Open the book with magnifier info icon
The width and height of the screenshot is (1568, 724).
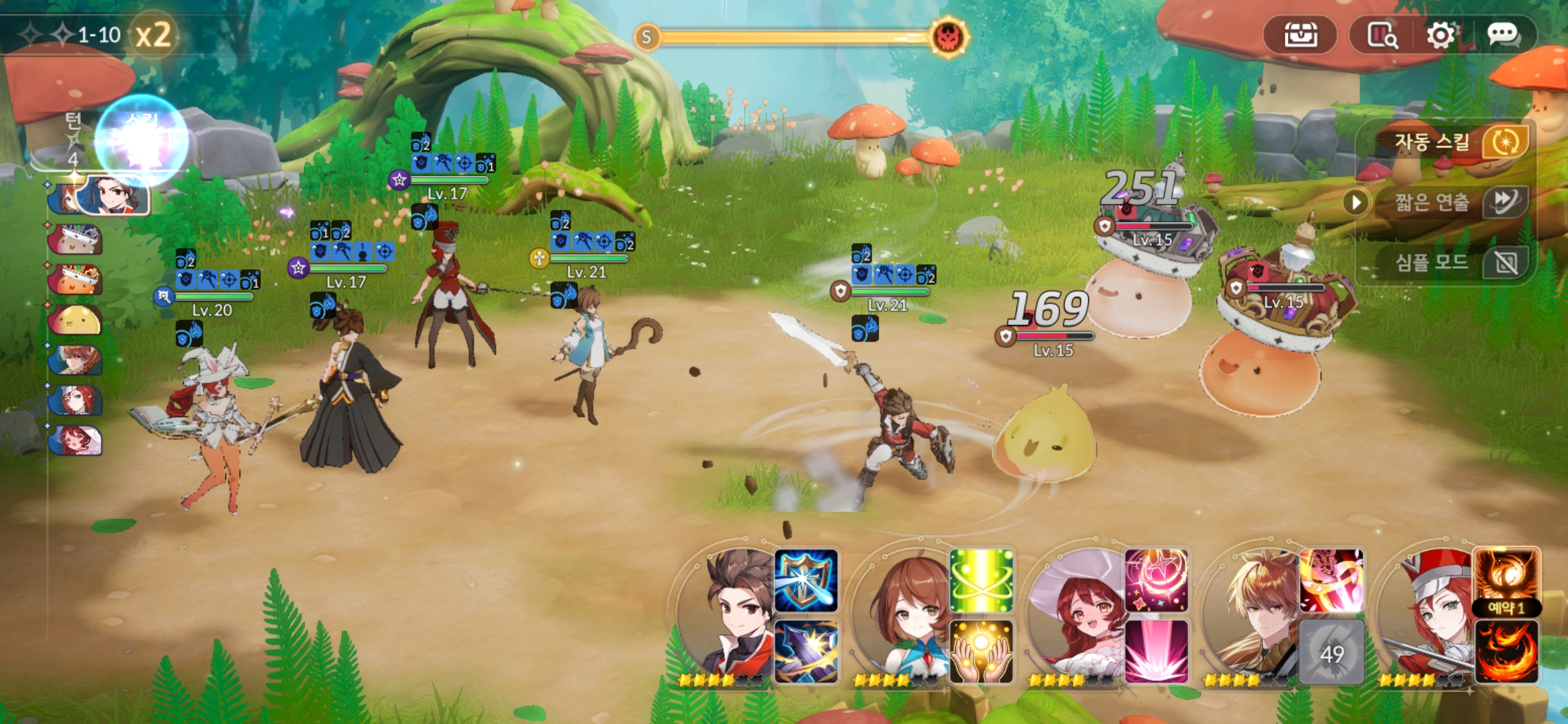pyautogui.click(x=1382, y=35)
